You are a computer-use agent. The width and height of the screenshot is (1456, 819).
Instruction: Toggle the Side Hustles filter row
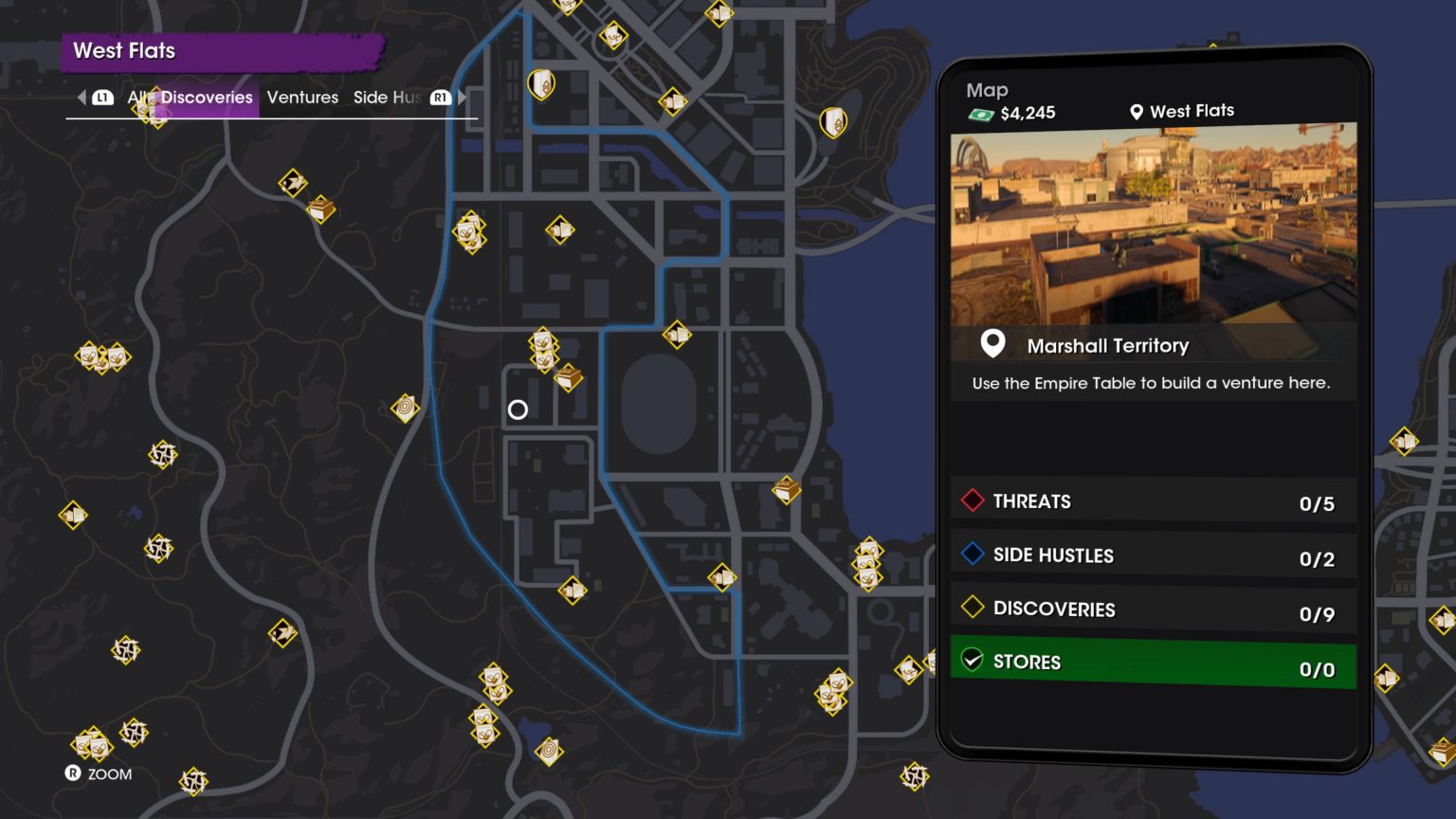tap(1152, 555)
